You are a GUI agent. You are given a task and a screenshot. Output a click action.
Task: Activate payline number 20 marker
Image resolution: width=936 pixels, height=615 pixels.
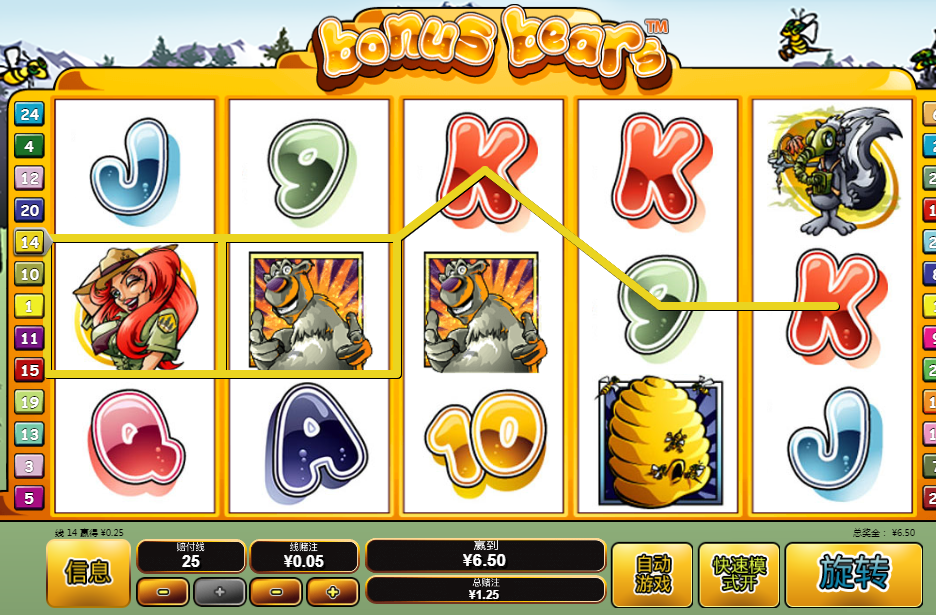click(x=29, y=210)
